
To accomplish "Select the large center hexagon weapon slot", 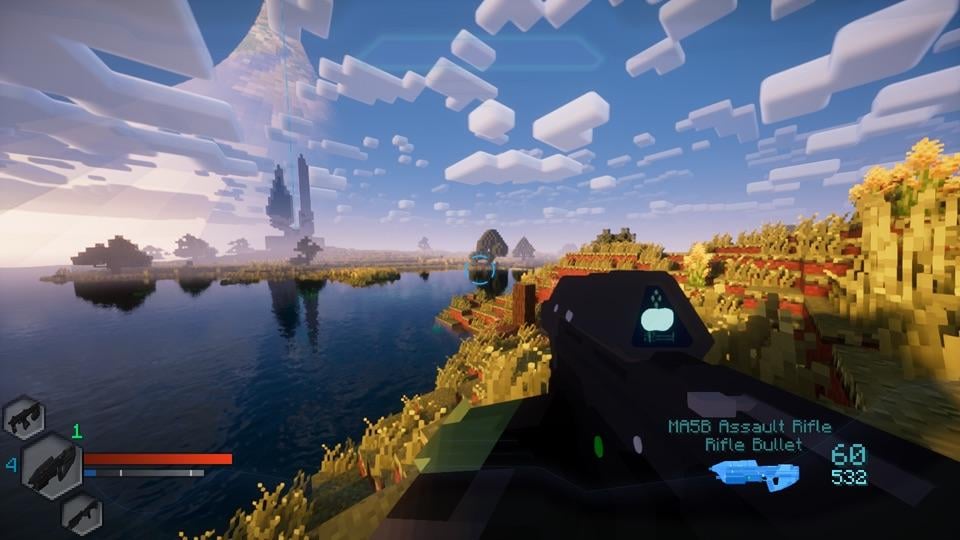I will [x=52, y=466].
